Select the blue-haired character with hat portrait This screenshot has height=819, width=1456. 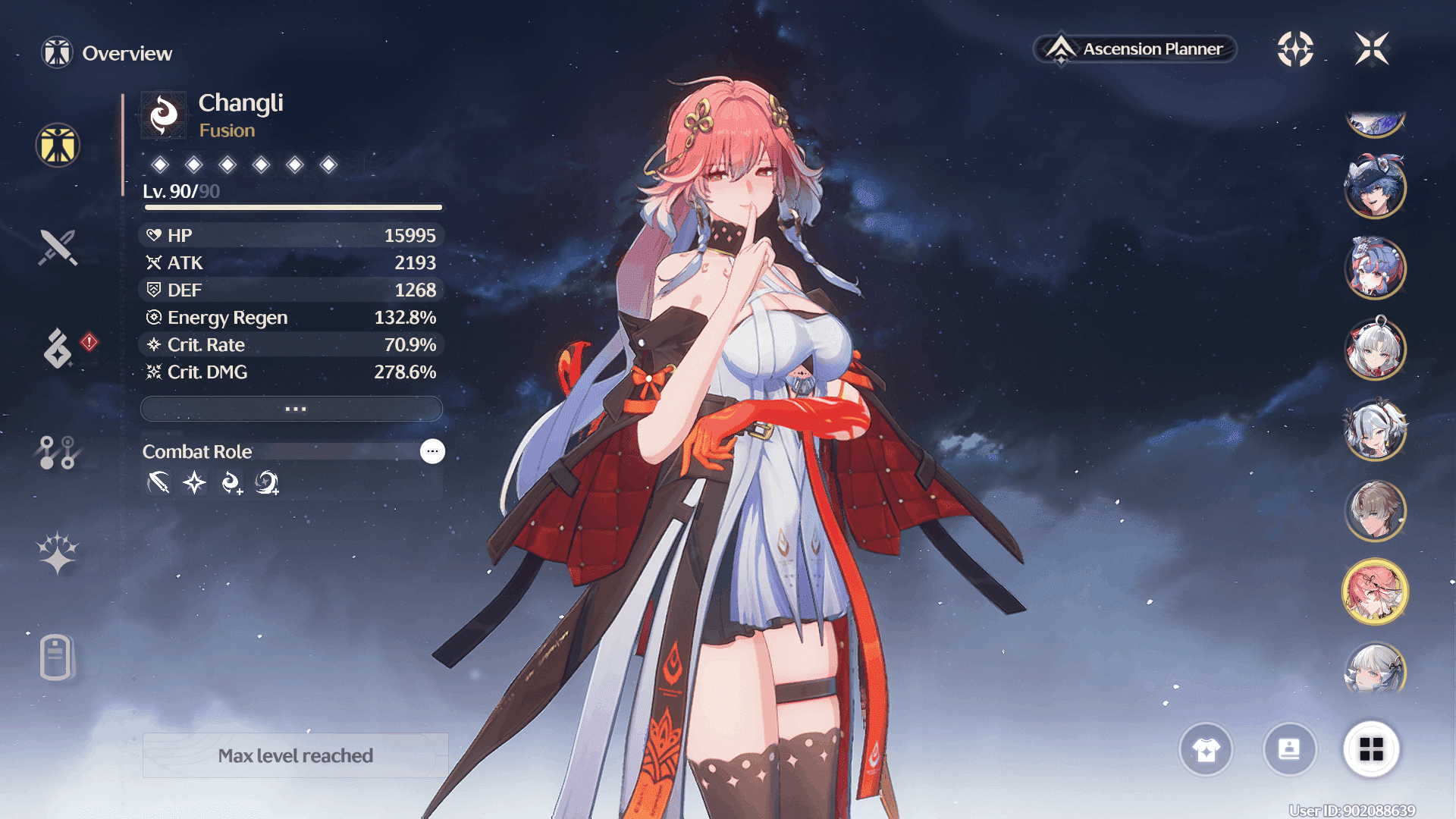(x=1375, y=187)
